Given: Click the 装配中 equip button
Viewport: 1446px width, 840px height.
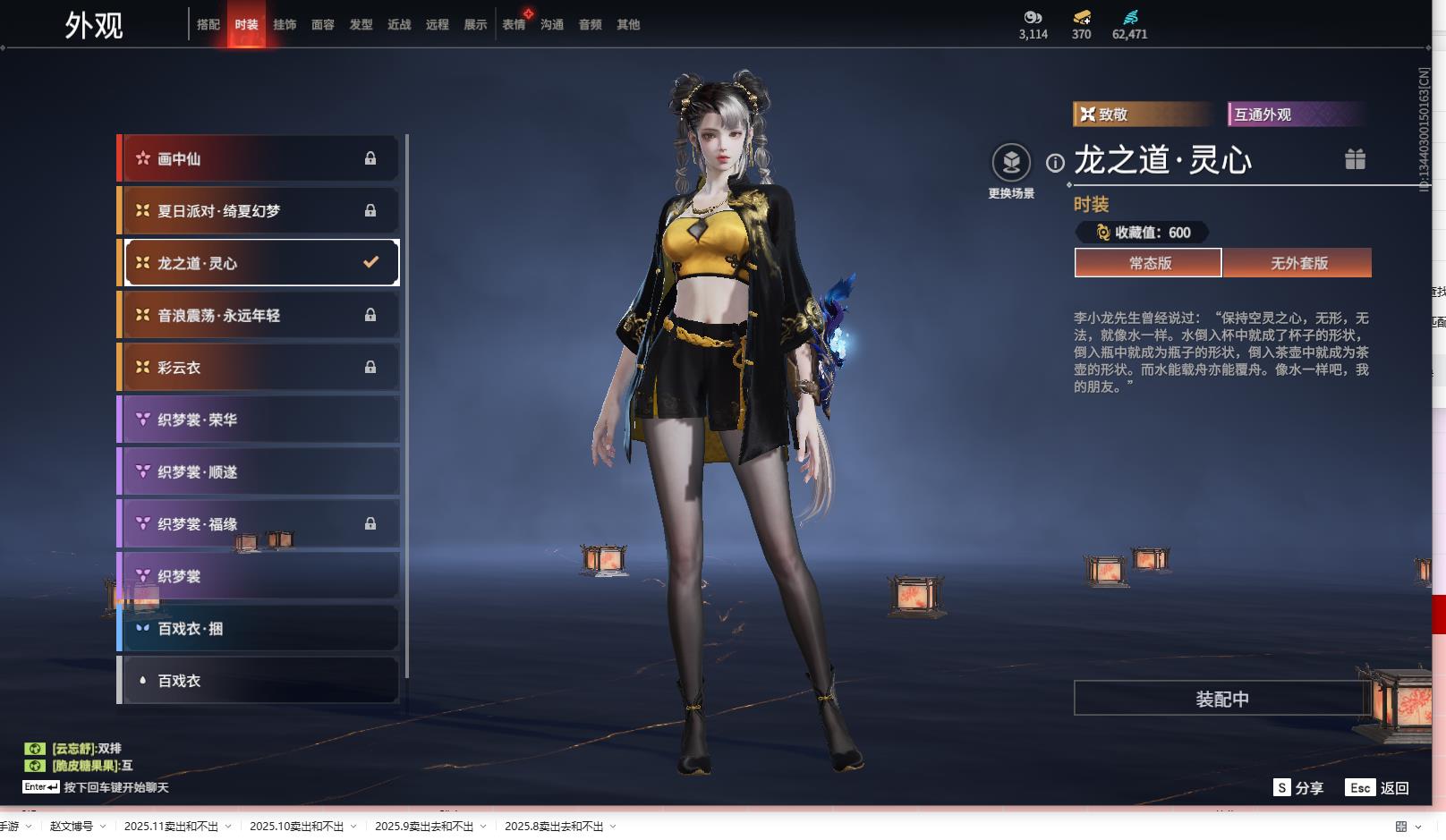Looking at the screenshot, I should pos(1221,699).
